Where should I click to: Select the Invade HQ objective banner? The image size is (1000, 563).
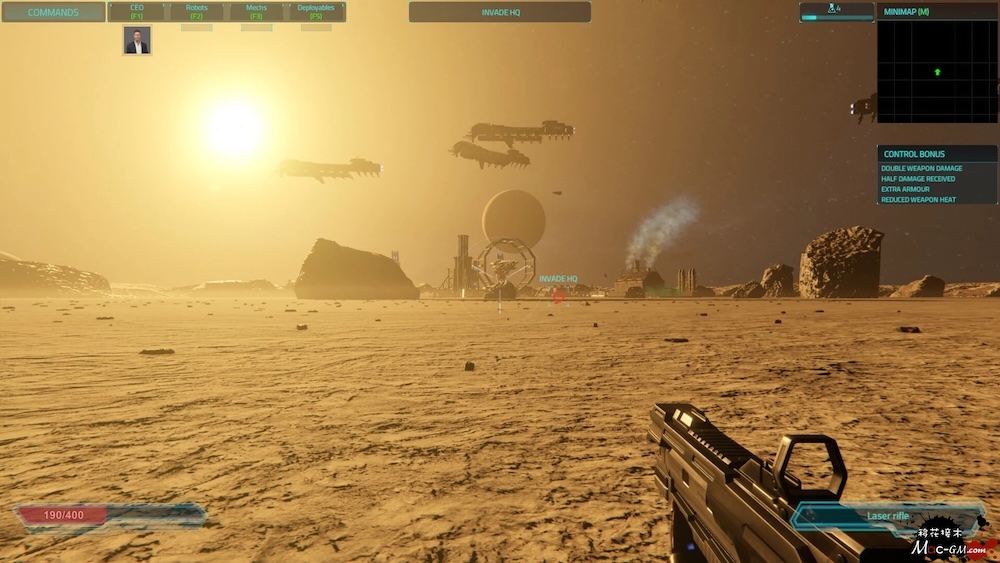499,12
